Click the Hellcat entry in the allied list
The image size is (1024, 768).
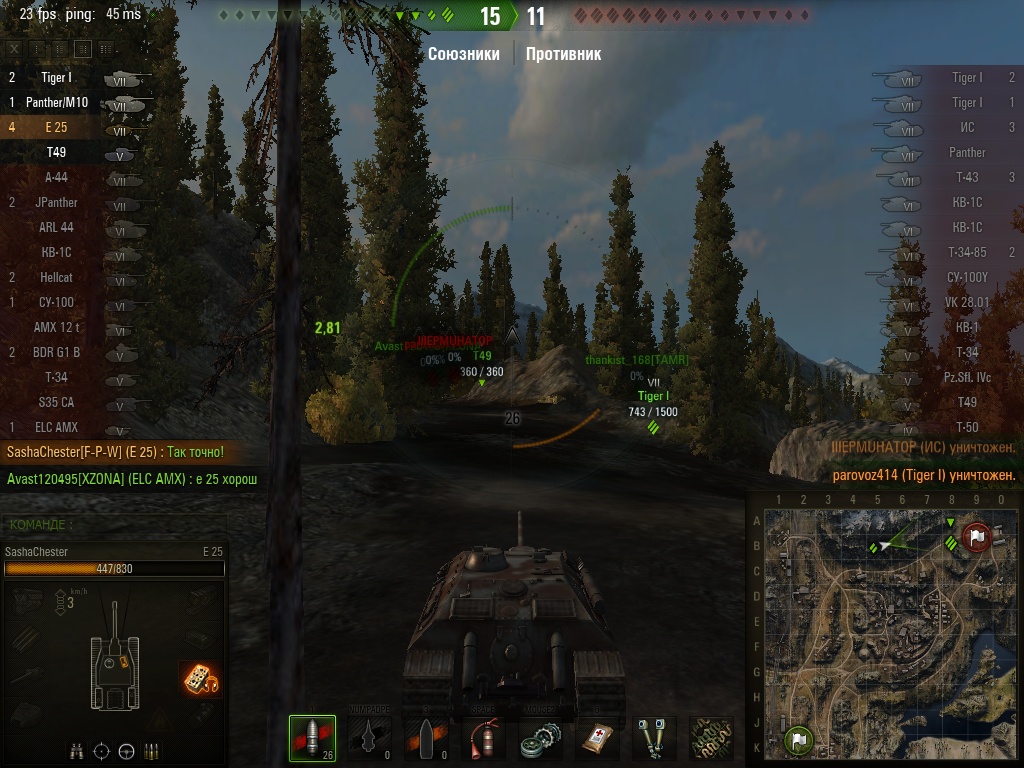(57, 278)
